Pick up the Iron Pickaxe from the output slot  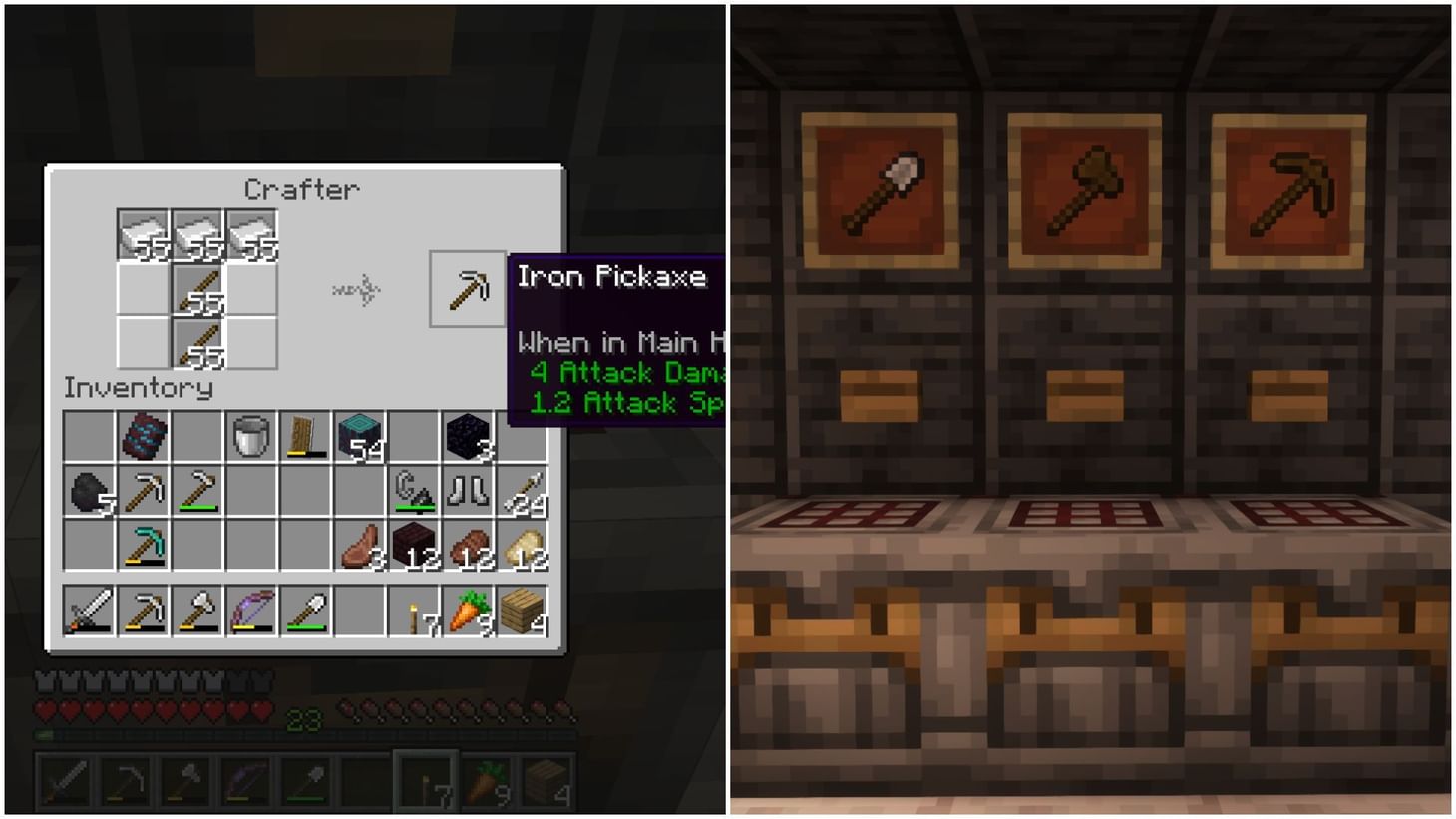tap(467, 289)
